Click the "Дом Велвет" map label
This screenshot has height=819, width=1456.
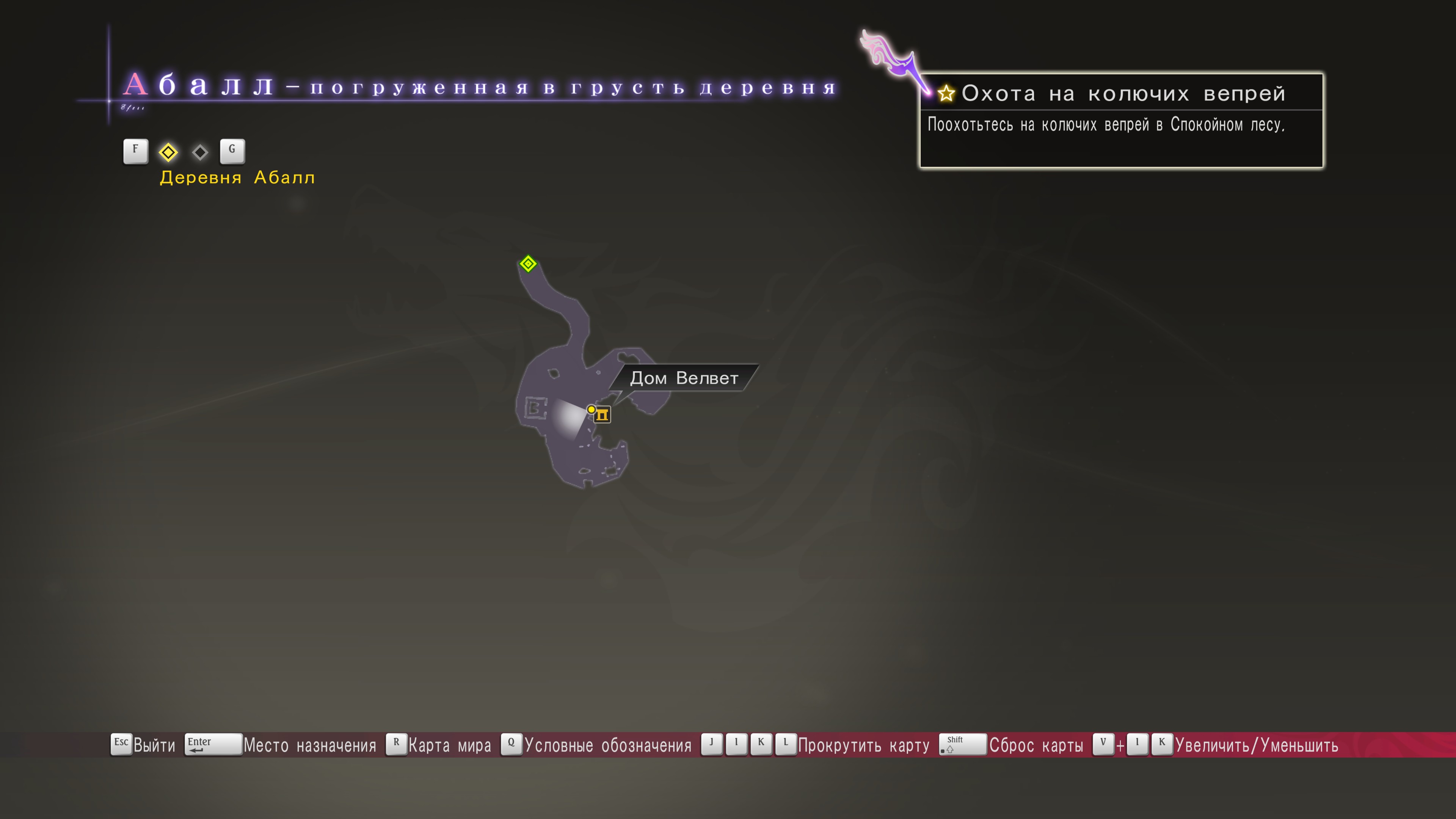684,378
